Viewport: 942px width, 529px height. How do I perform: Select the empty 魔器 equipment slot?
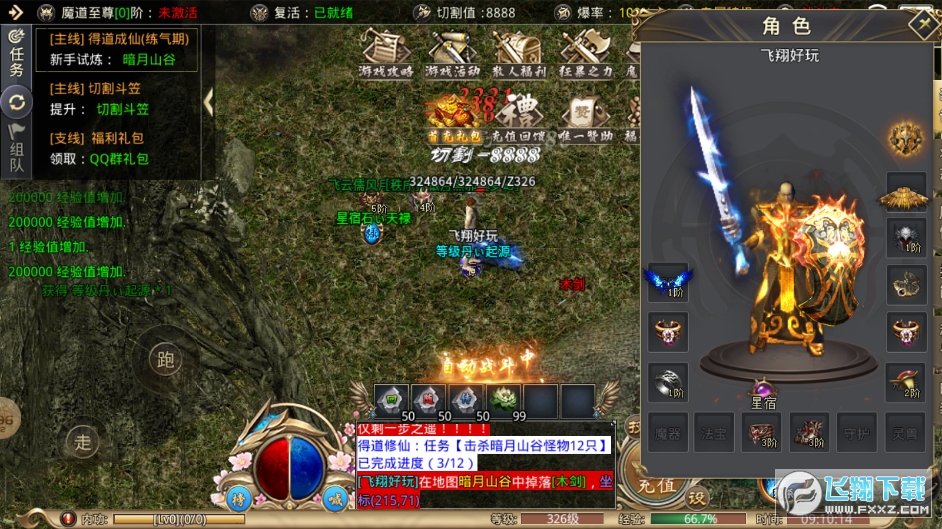tap(667, 431)
